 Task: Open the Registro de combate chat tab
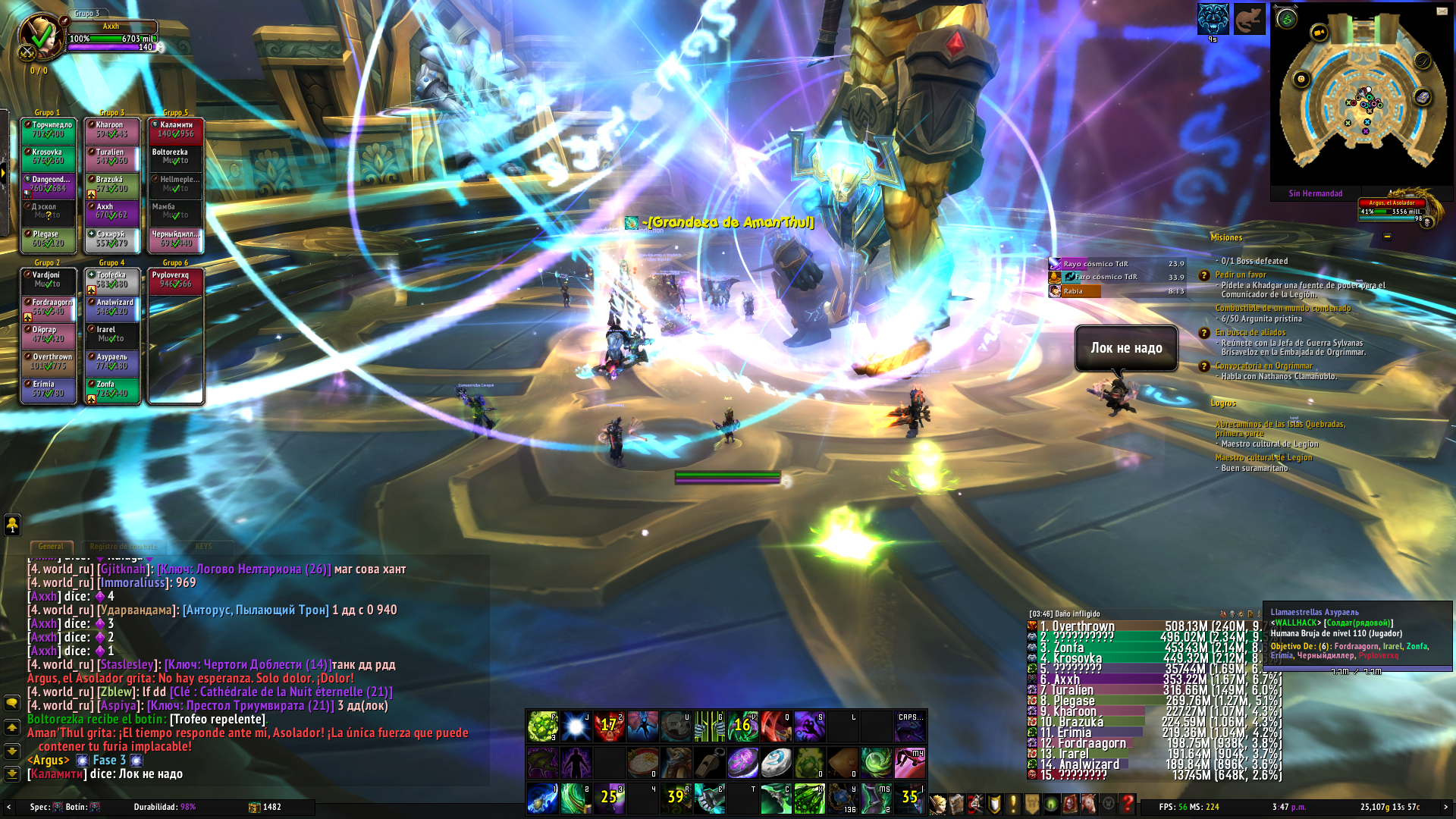pos(124,546)
